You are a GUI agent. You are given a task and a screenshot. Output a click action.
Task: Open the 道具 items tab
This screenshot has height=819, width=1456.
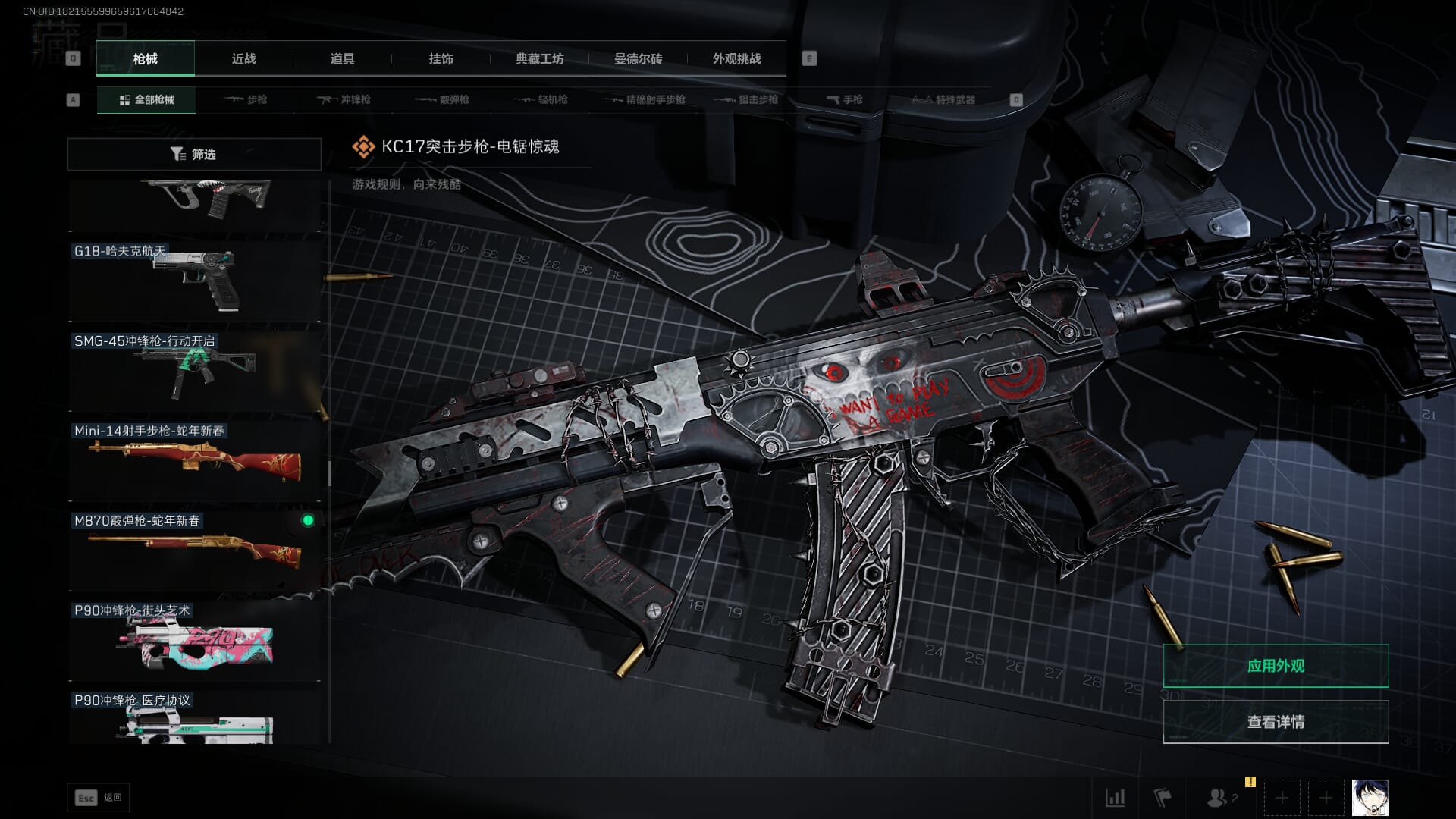[342, 59]
